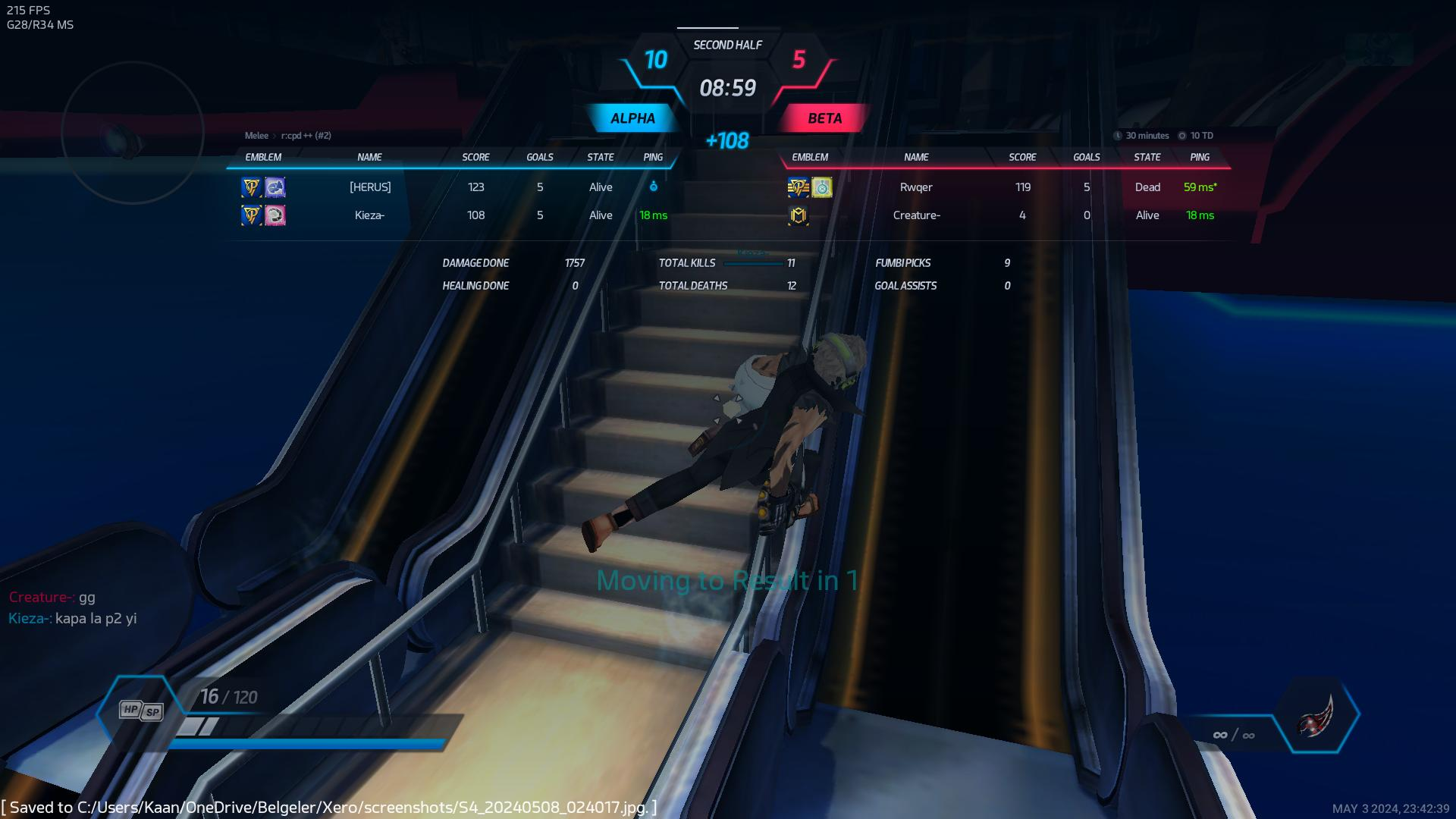Select Rwqer in the Beta scoreboard
This screenshot has width=1456, height=819.
point(916,187)
